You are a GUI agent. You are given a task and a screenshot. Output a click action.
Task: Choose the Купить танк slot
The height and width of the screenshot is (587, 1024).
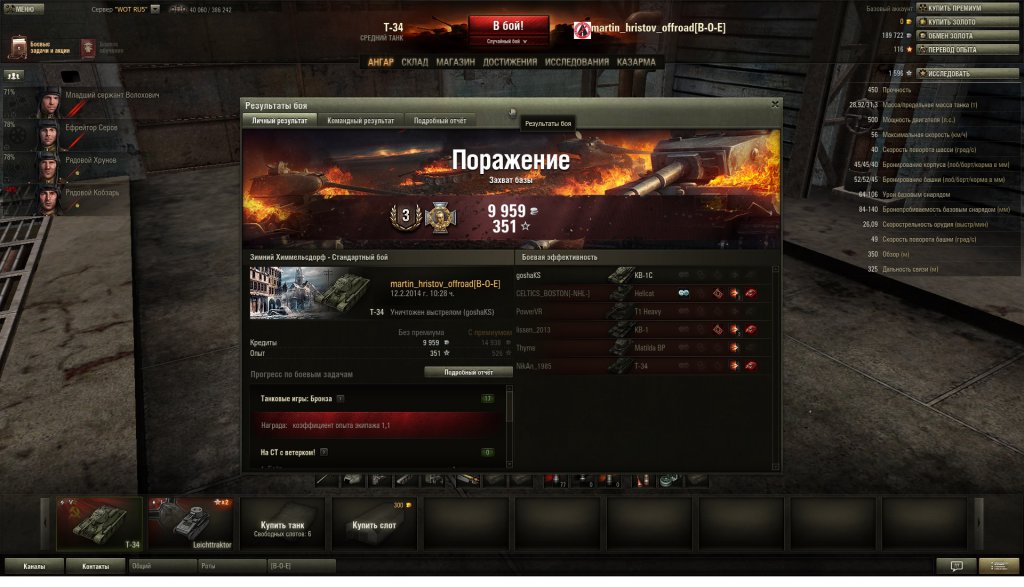point(282,525)
